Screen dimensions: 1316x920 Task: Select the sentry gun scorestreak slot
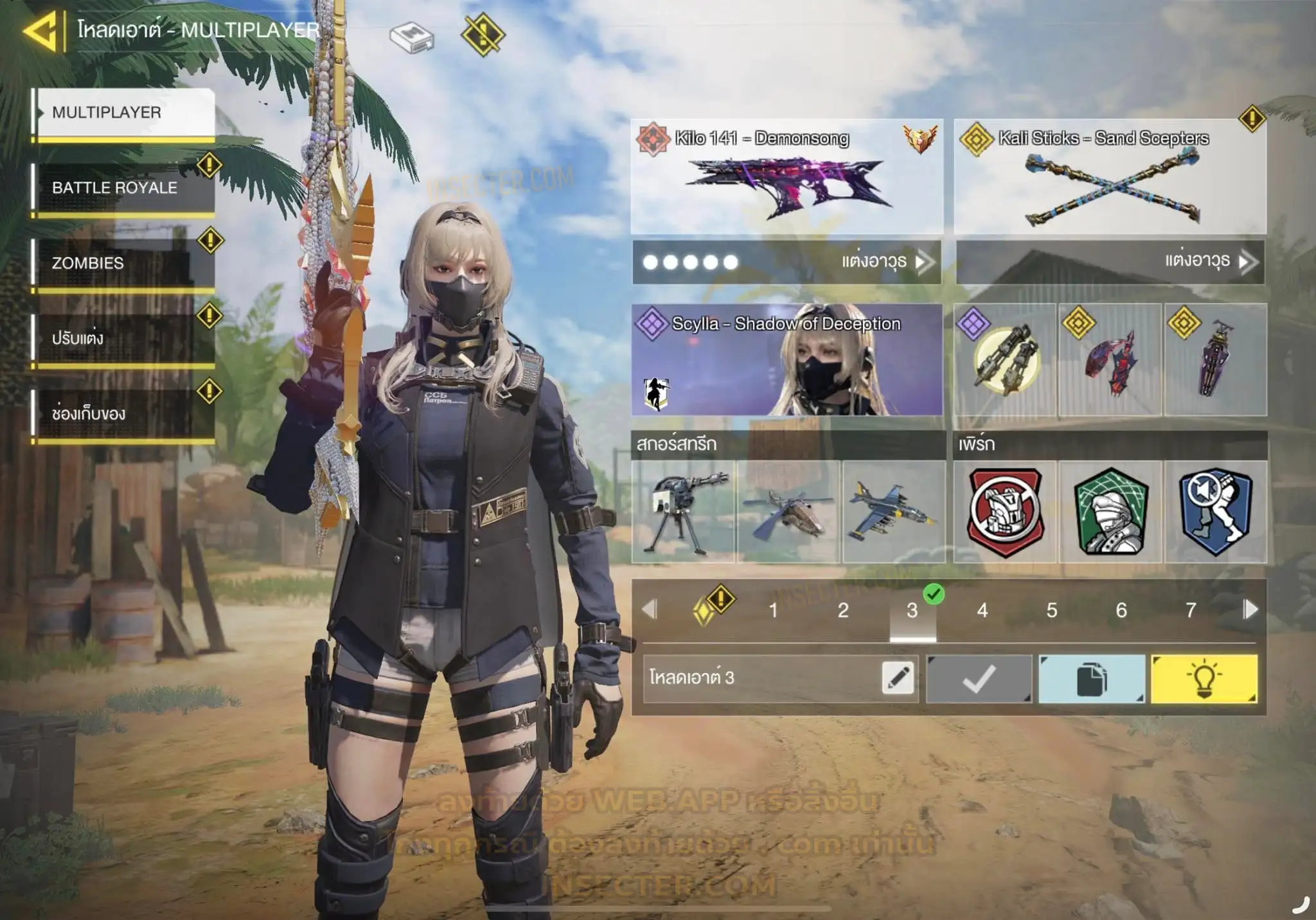[683, 512]
